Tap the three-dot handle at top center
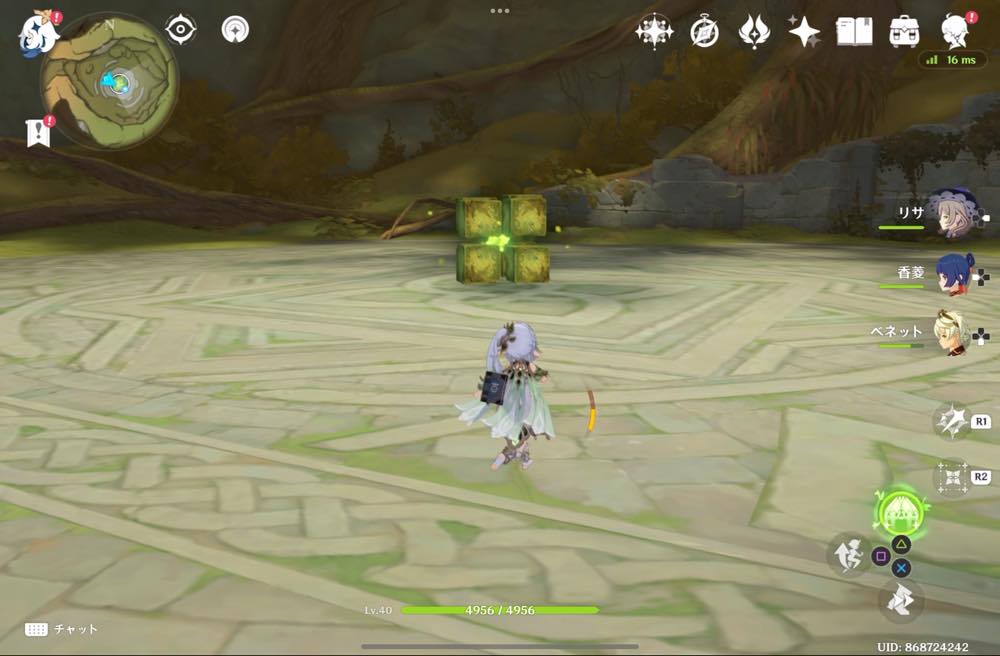 [500, 11]
